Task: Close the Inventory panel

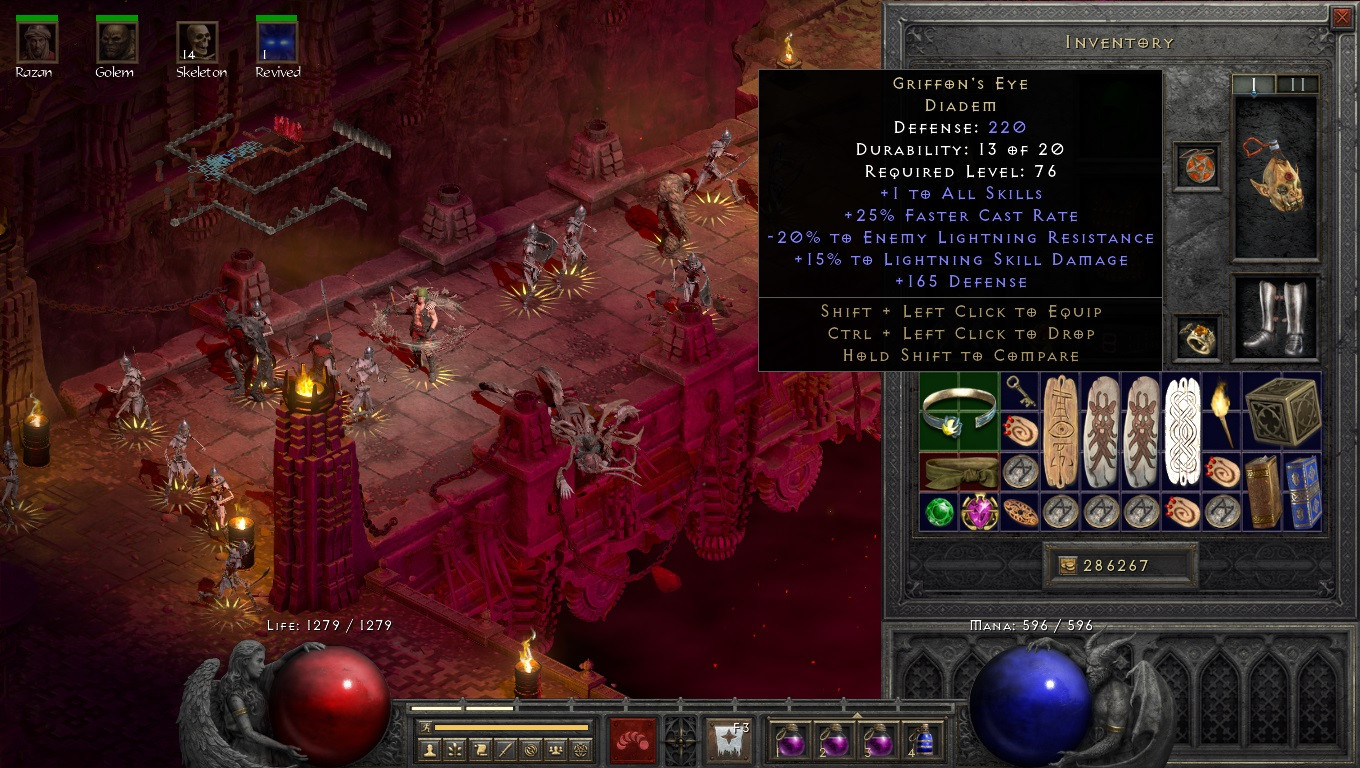Action: click(x=1342, y=17)
